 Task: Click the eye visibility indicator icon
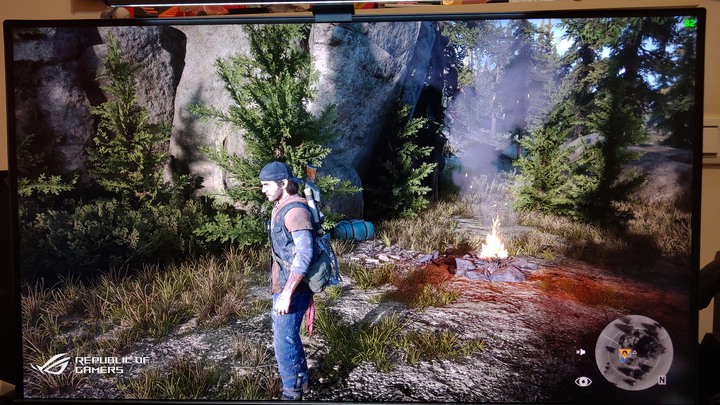[583, 381]
